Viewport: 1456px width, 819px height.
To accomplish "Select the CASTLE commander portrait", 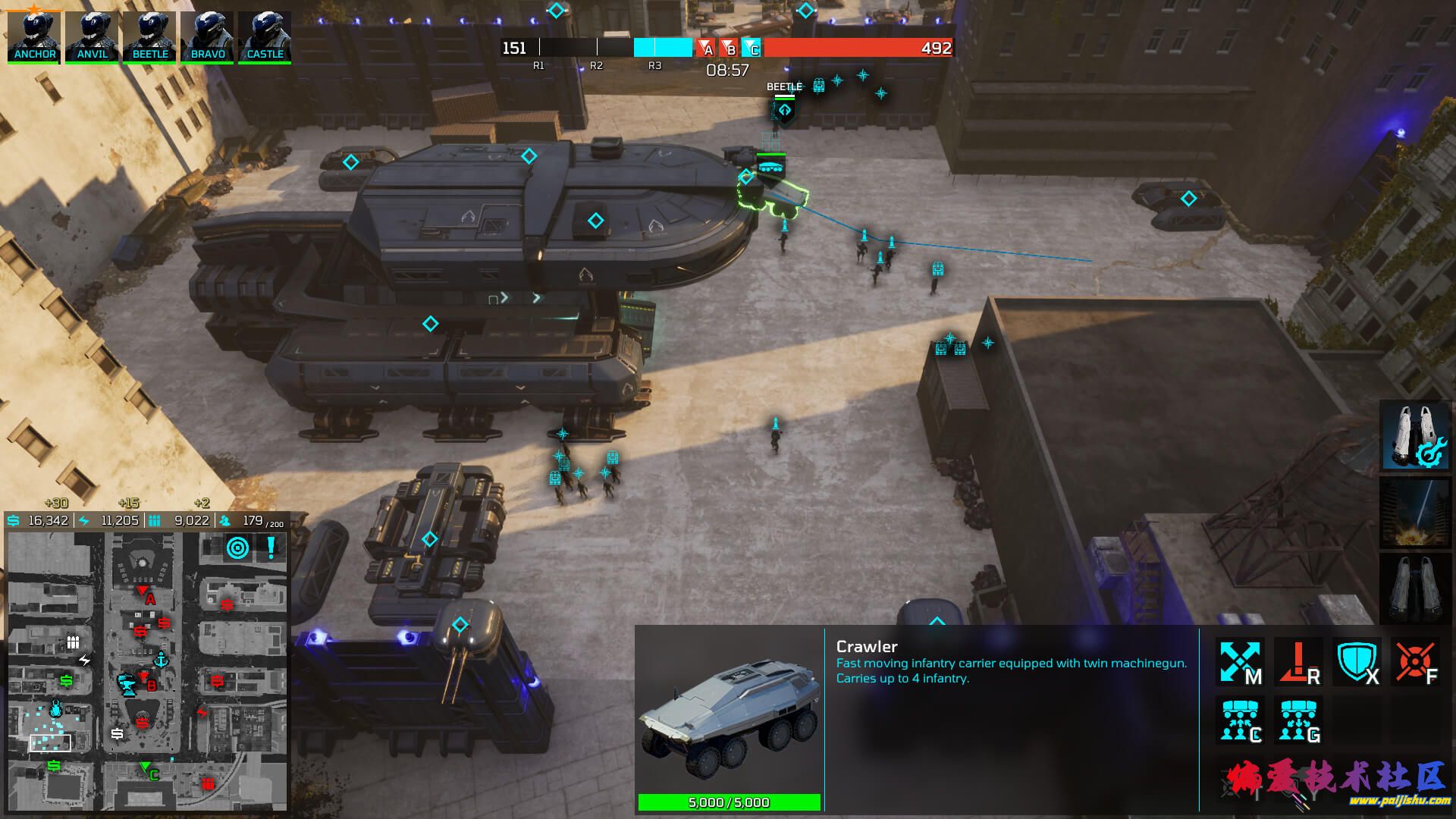I will [x=265, y=36].
